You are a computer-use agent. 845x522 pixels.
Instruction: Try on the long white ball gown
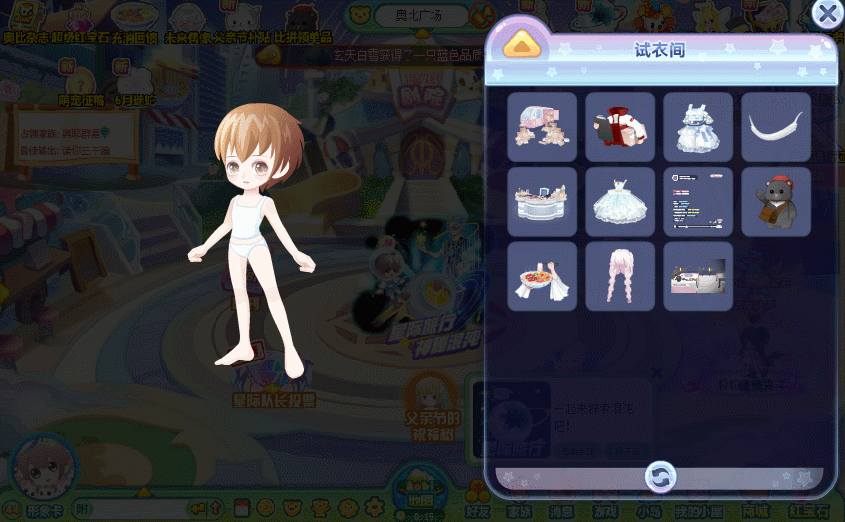620,202
